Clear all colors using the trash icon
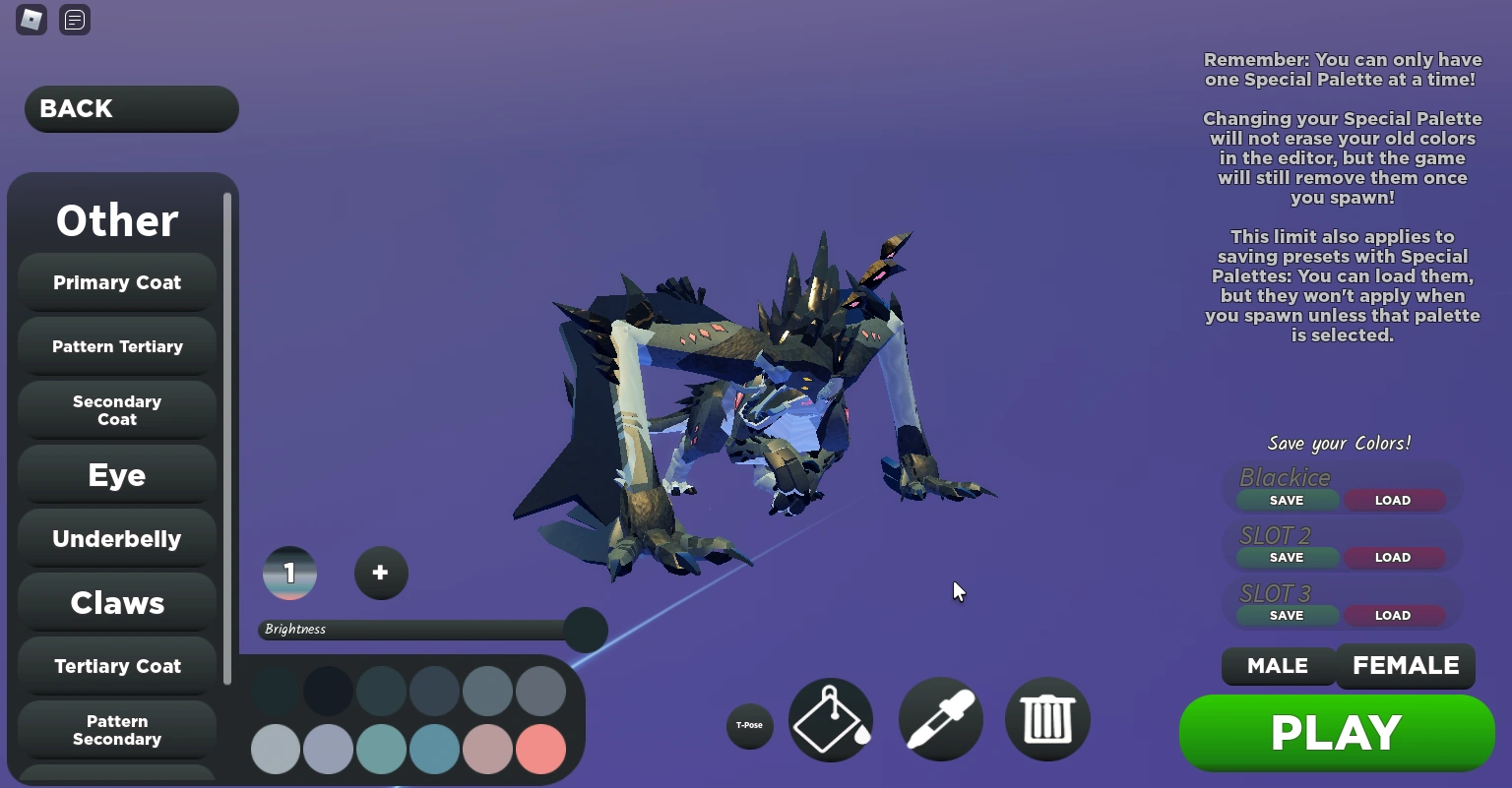1512x788 pixels. point(1046,719)
